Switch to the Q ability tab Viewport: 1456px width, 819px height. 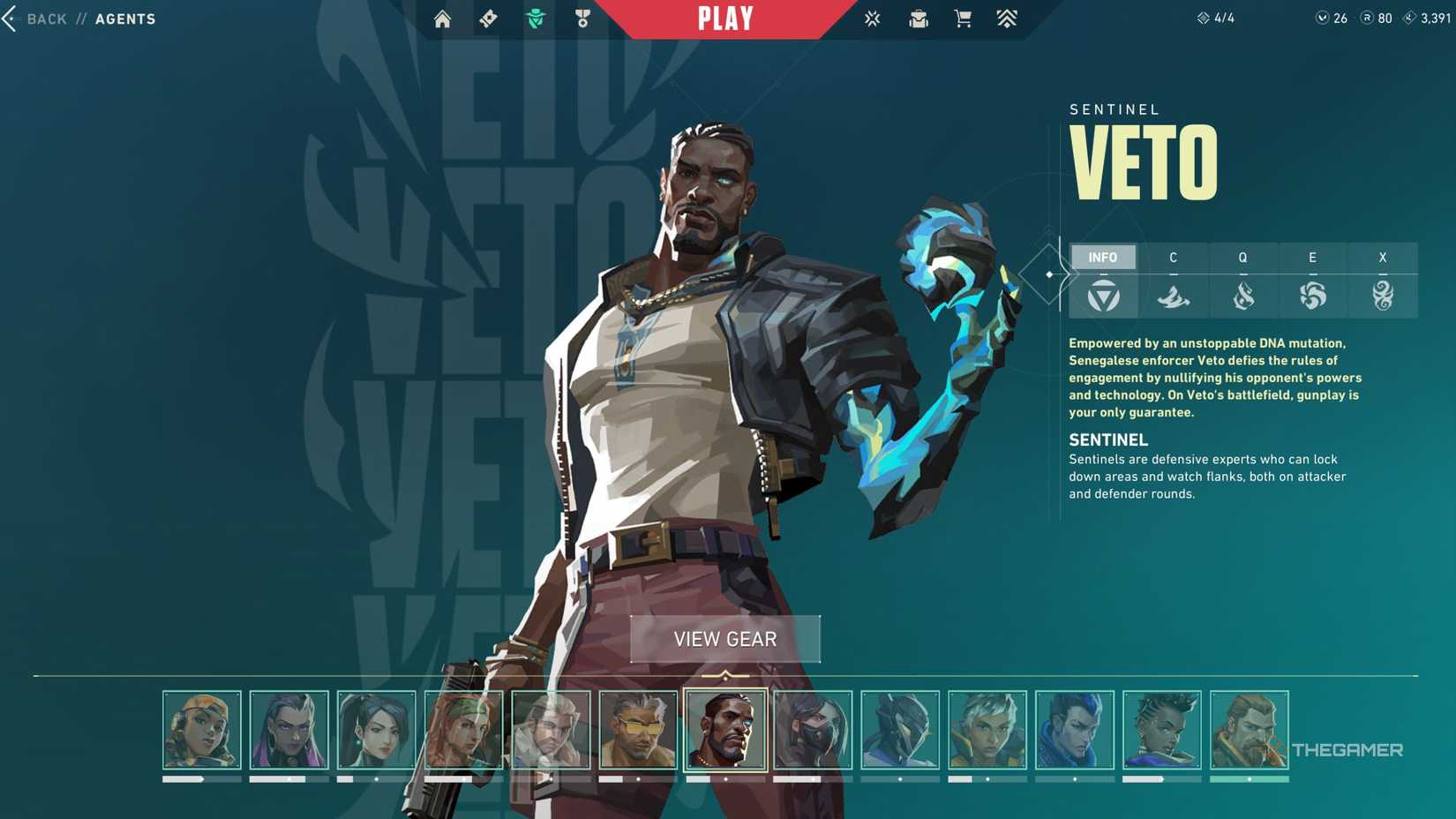[1242, 257]
